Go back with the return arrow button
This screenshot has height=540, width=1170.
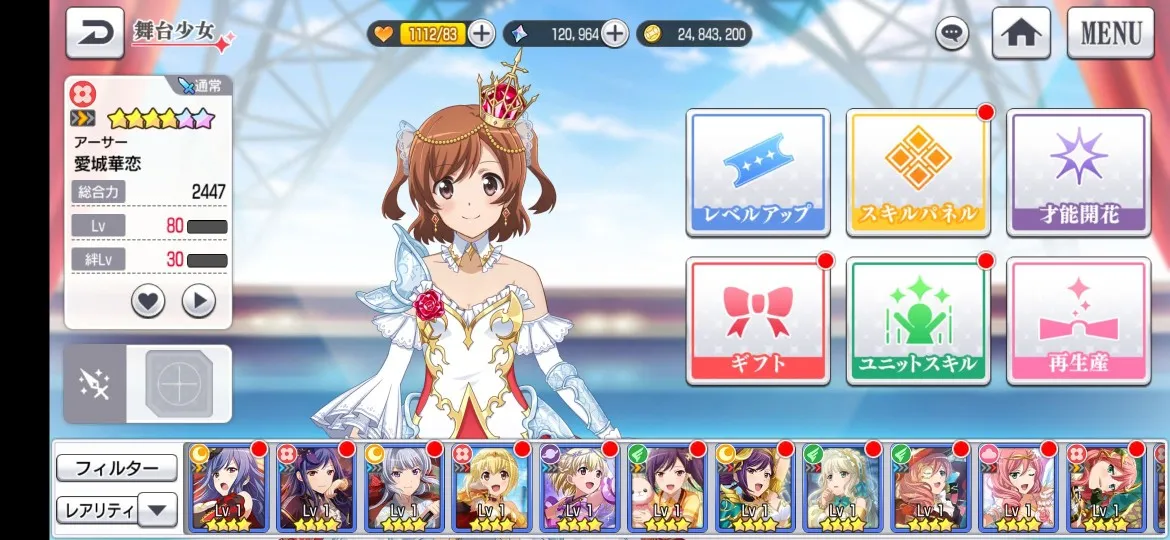tap(95, 32)
